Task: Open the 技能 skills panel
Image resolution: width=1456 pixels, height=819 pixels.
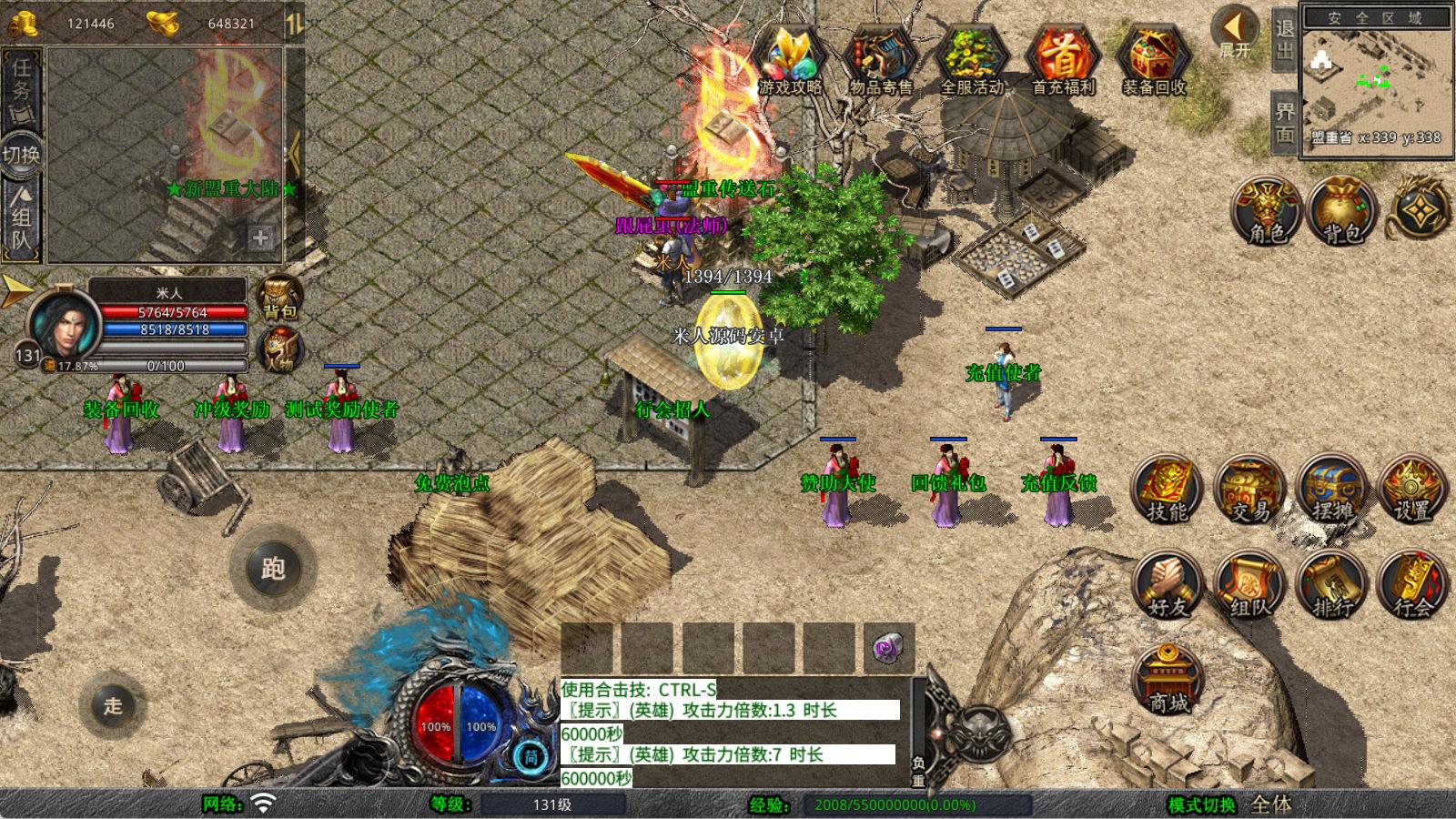Action: point(1167,490)
